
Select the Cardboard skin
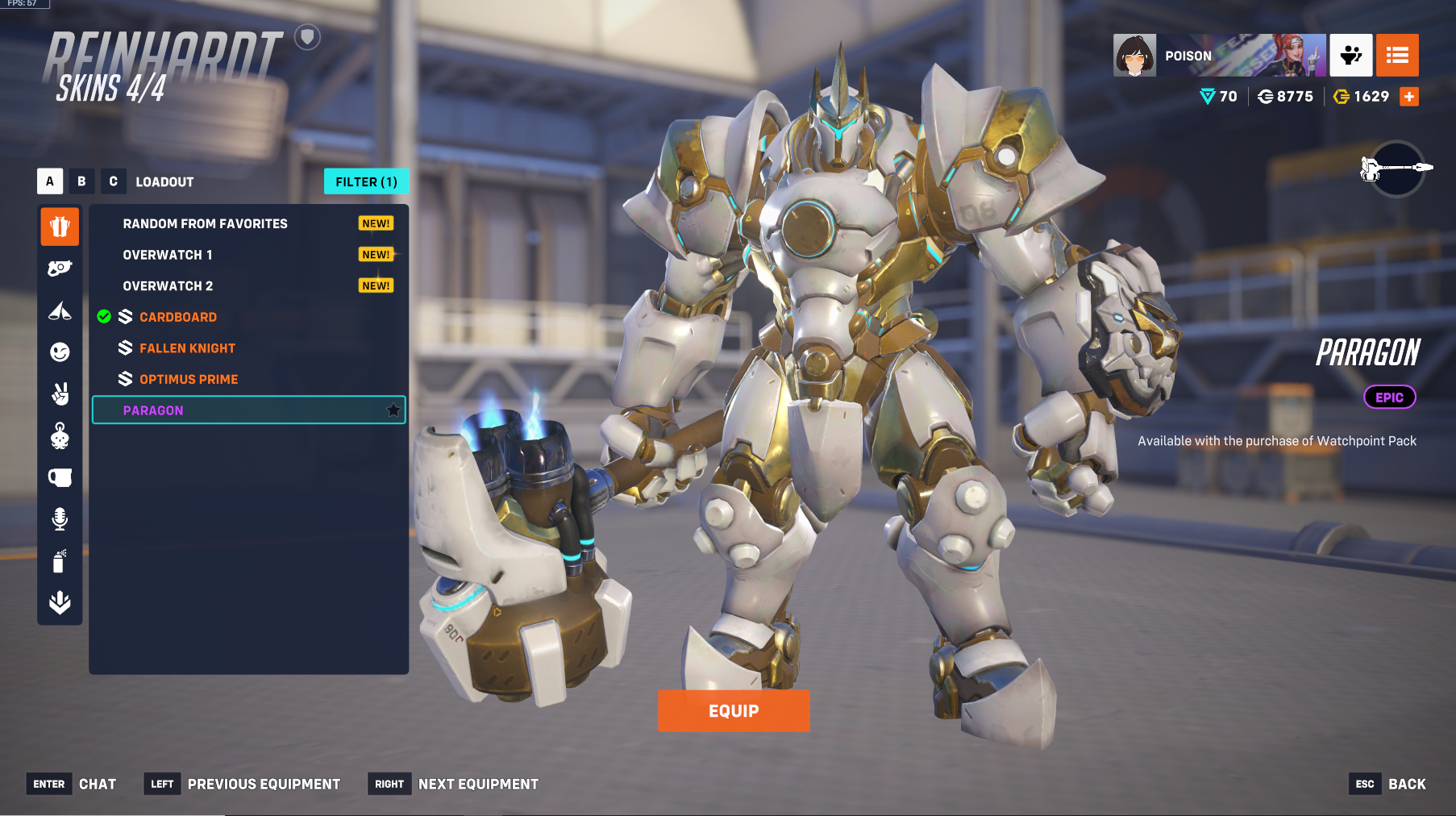[x=177, y=317]
